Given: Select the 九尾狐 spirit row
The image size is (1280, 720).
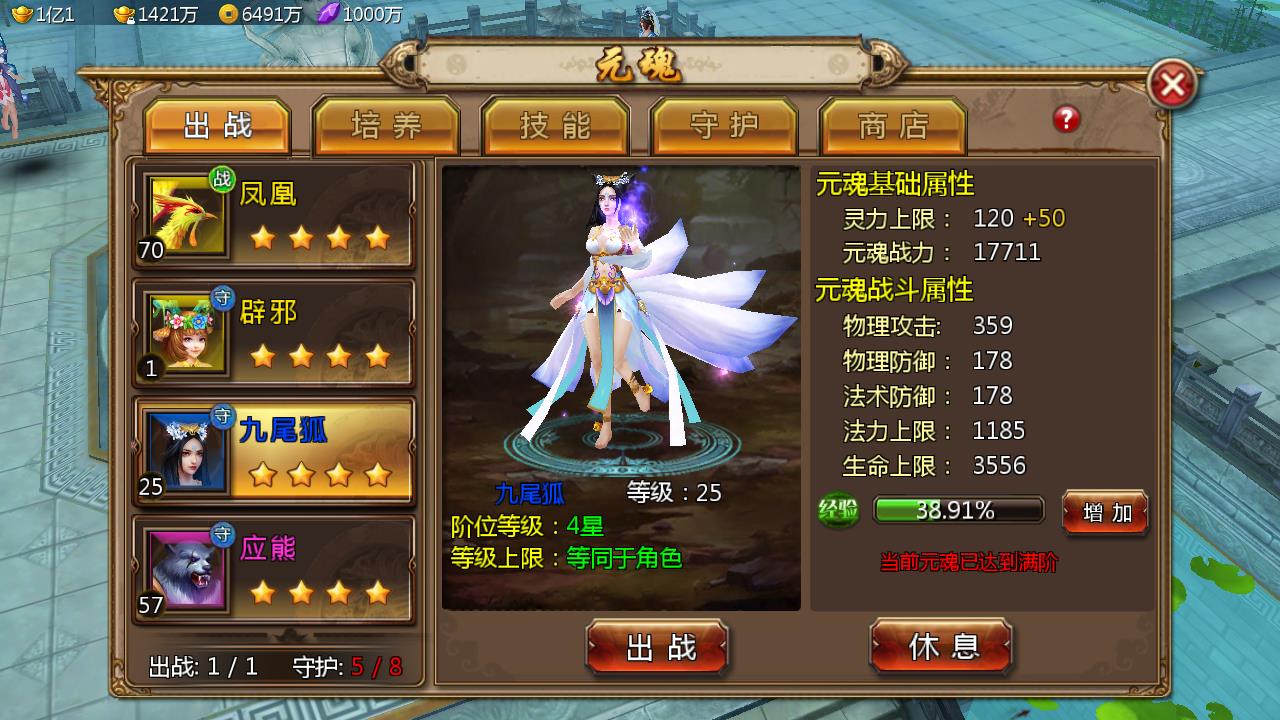Looking at the screenshot, I should tap(274, 452).
